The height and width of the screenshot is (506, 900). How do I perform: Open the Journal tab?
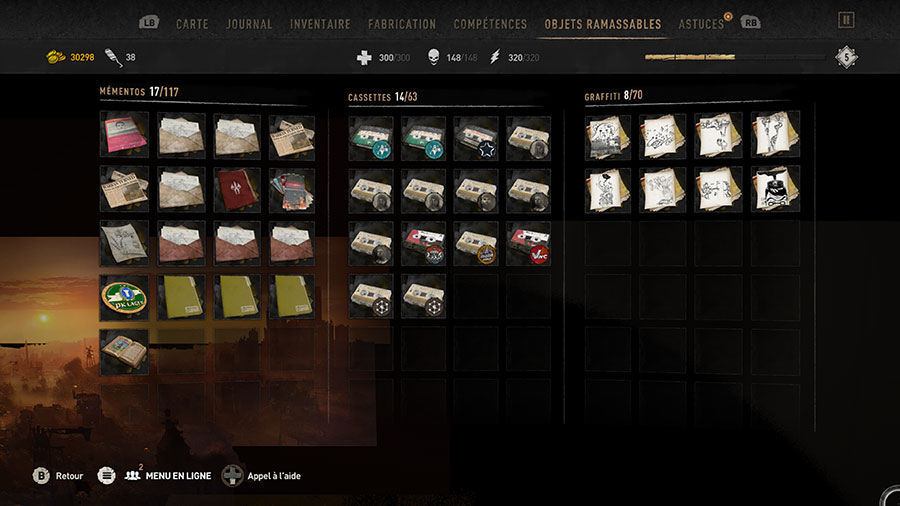(249, 23)
